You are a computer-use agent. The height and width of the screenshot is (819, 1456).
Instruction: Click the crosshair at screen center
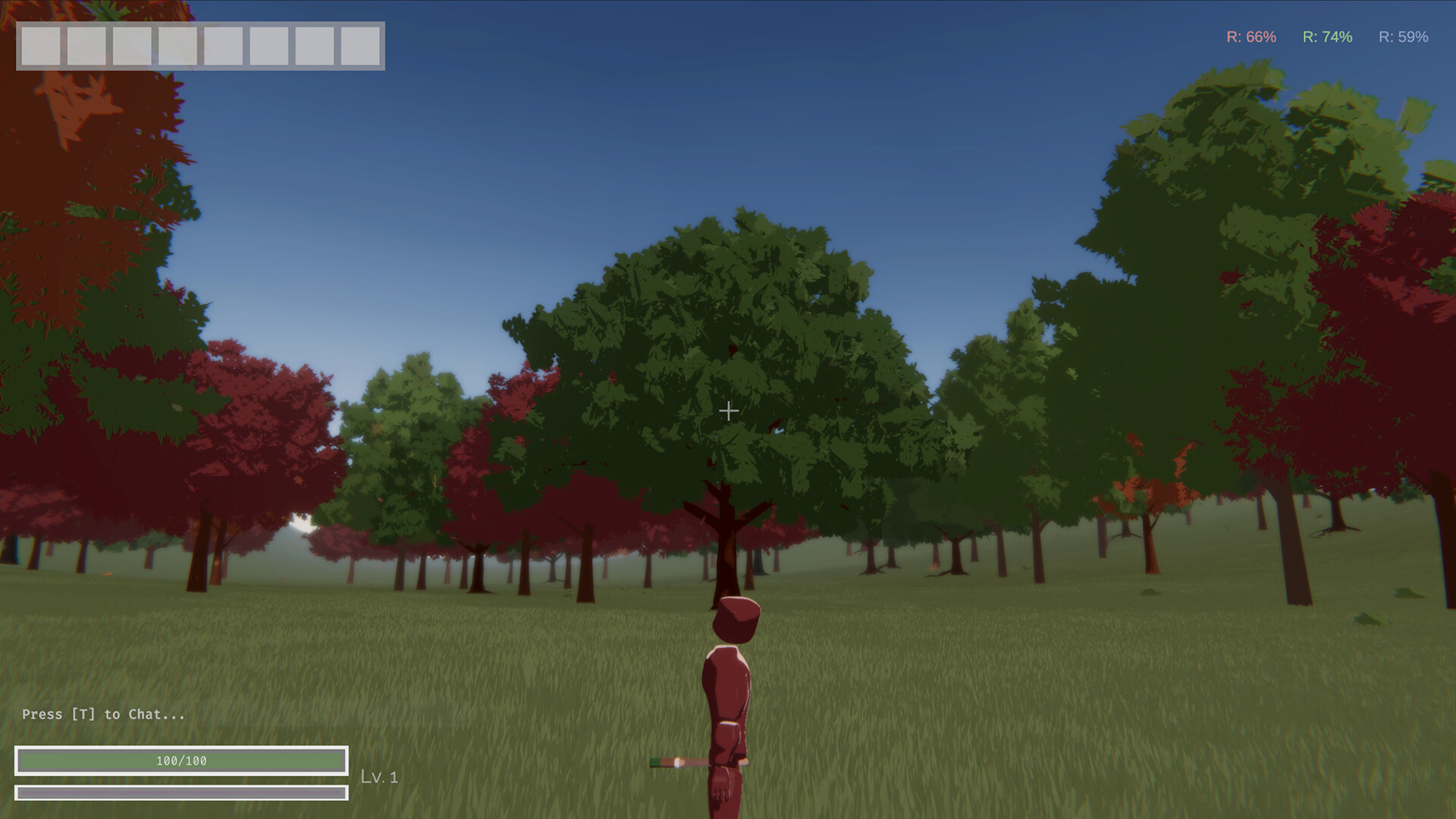pyautogui.click(x=728, y=410)
